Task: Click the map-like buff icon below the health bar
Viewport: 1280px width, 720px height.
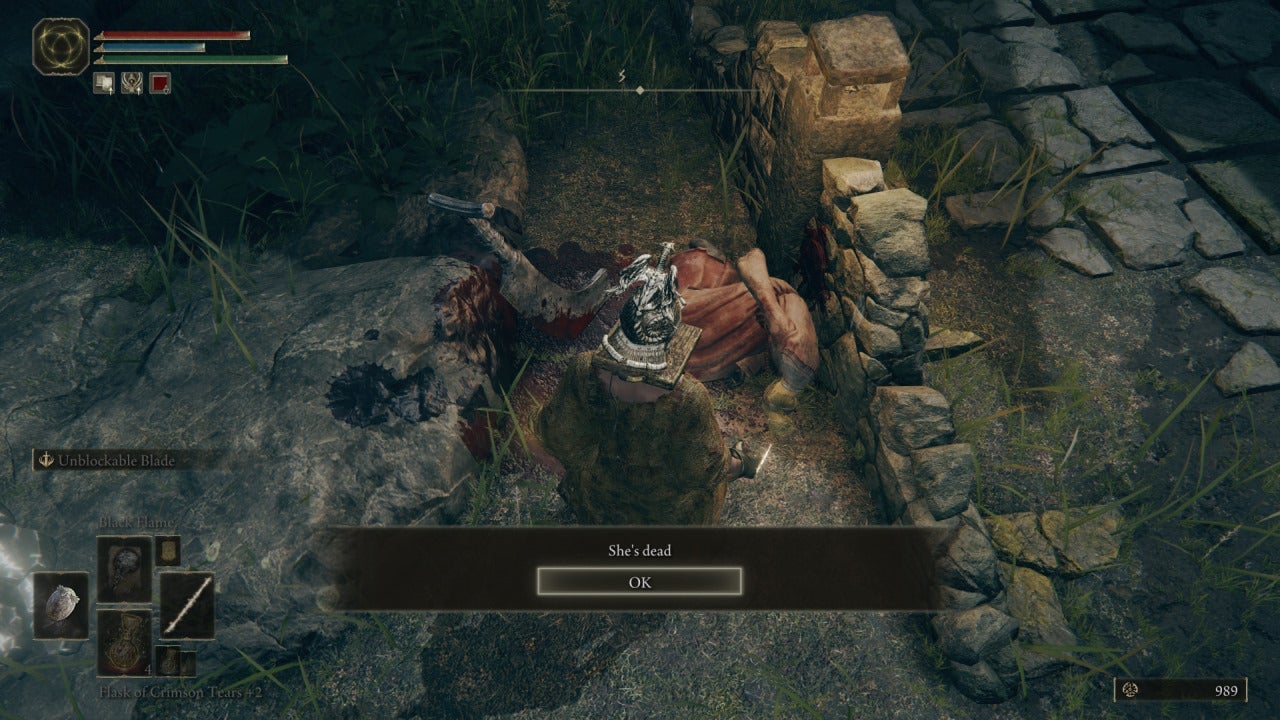Action: (x=104, y=83)
